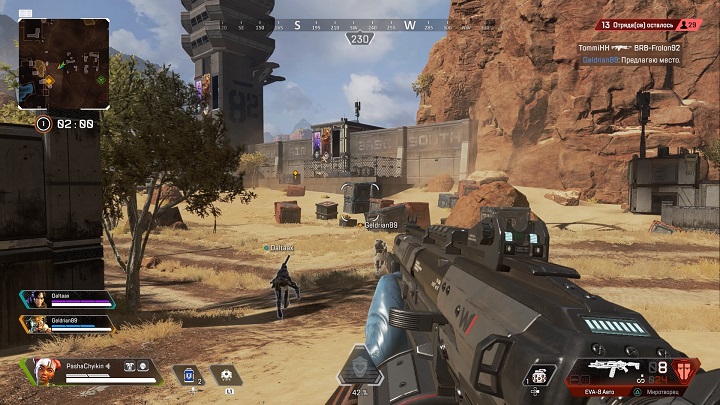
Task: Click the squads remaining counter
Action: (636, 25)
